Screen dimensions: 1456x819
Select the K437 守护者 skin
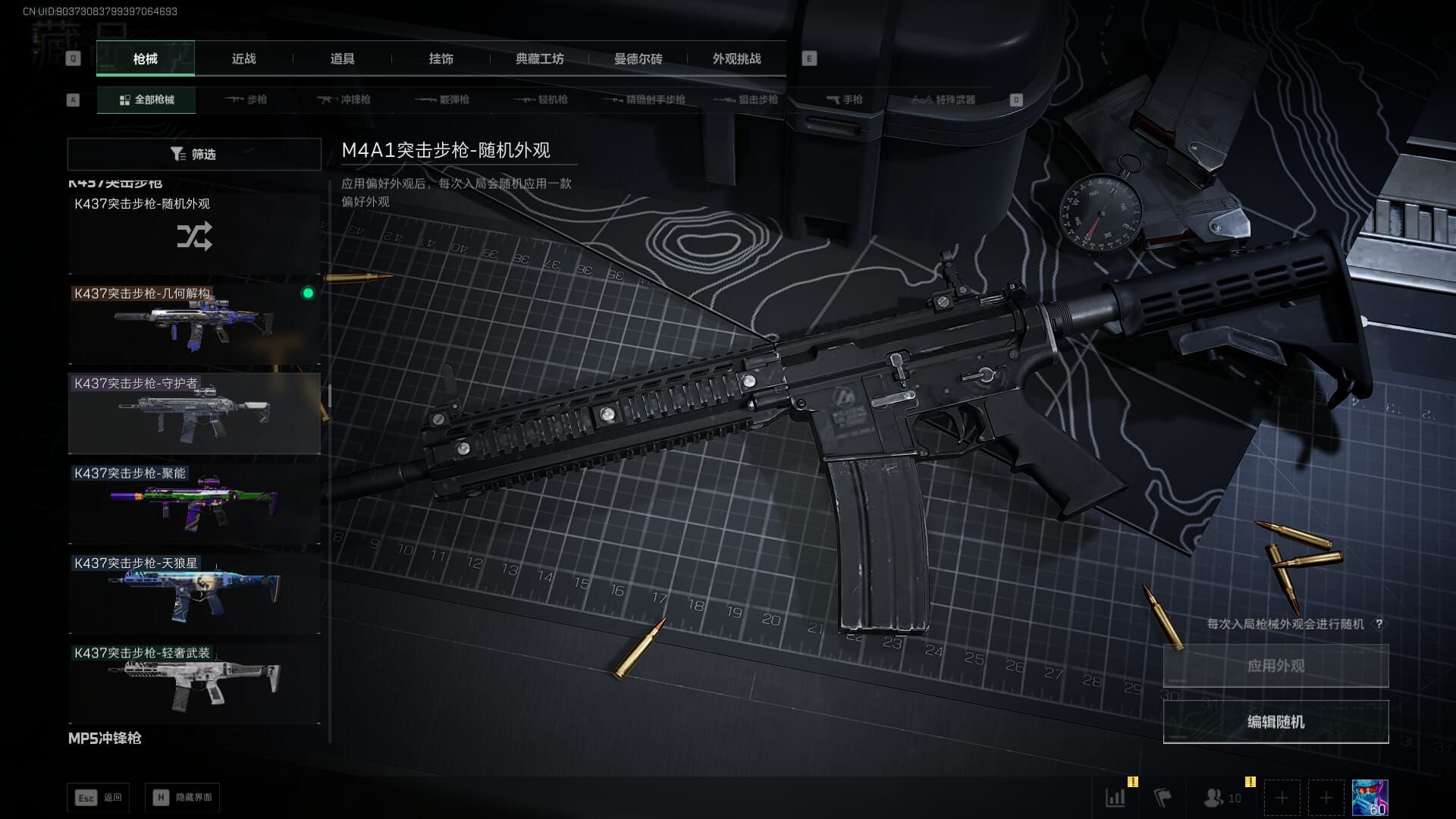coord(194,413)
